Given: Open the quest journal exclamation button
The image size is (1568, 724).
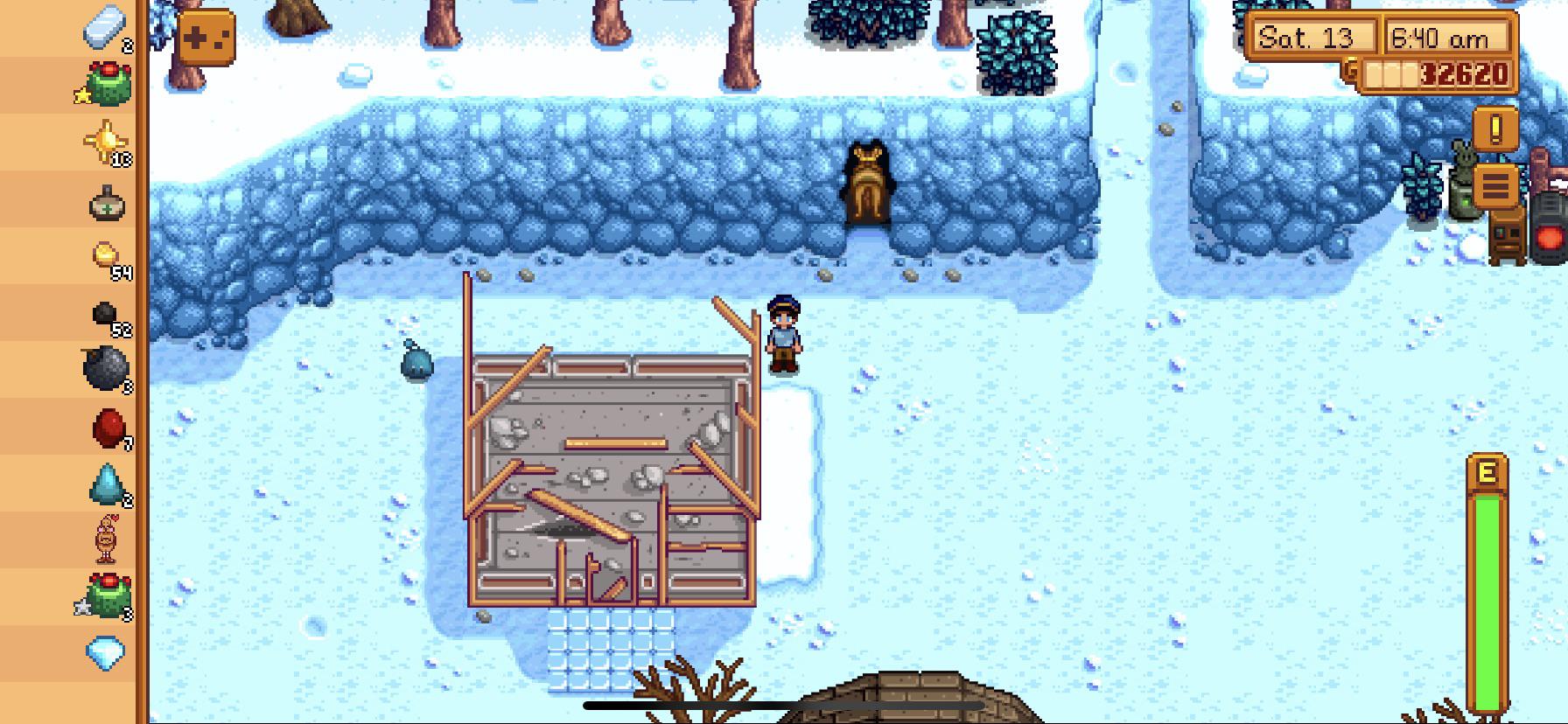Looking at the screenshot, I should pyautogui.click(x=1495, y=129).
